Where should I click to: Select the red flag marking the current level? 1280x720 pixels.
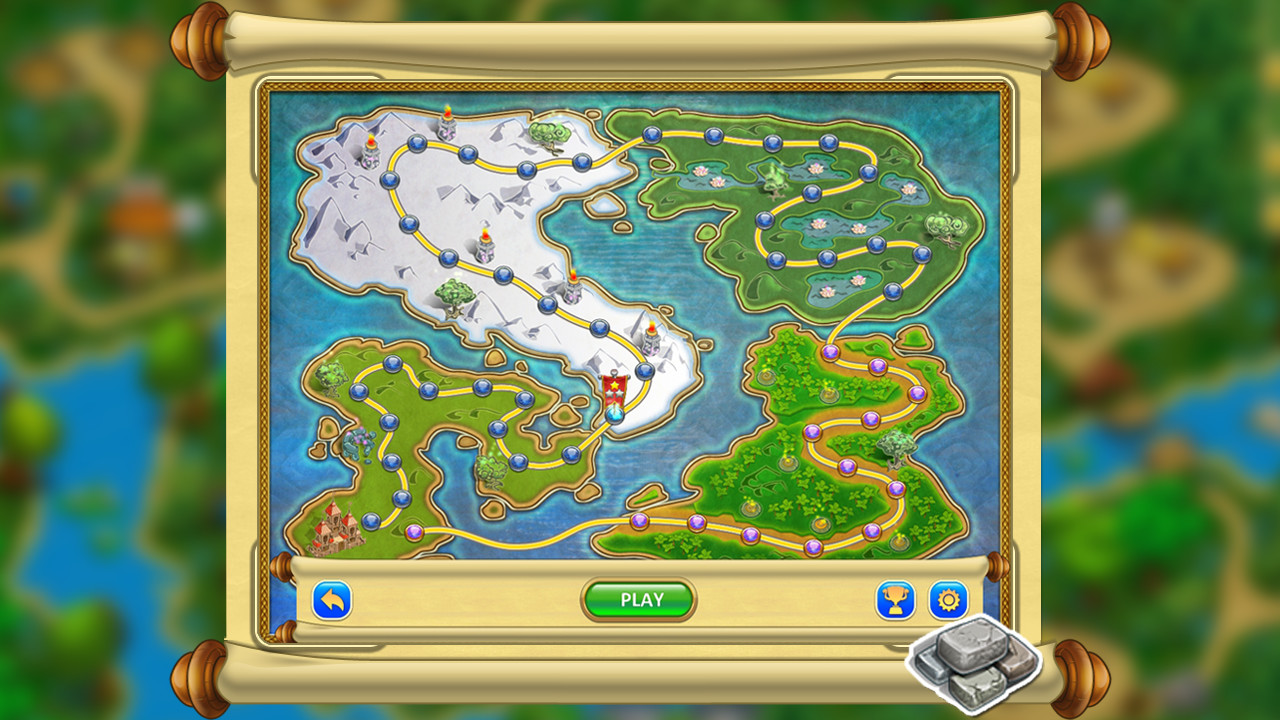[614, 387]
